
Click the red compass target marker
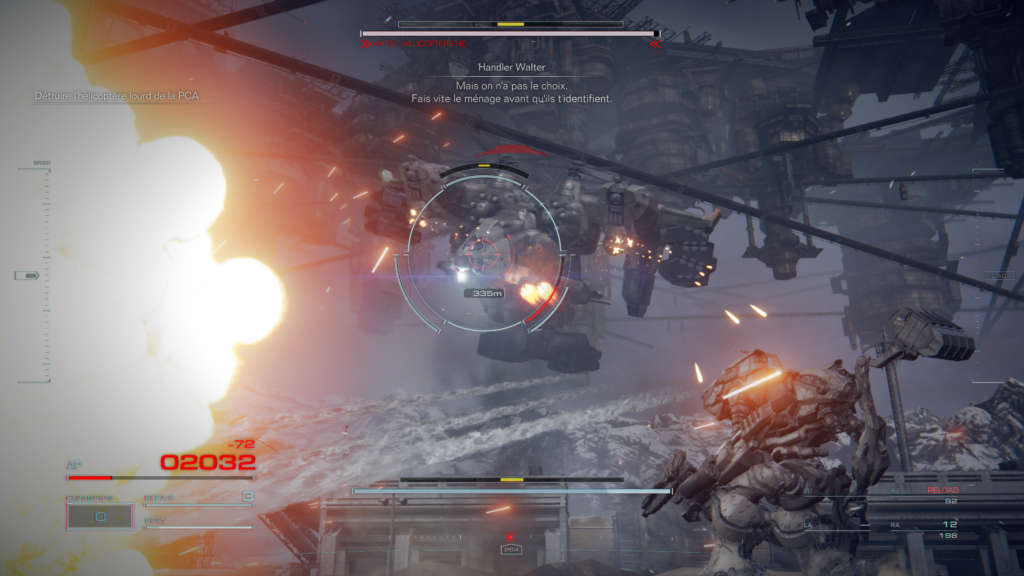[x=510, y=537]
